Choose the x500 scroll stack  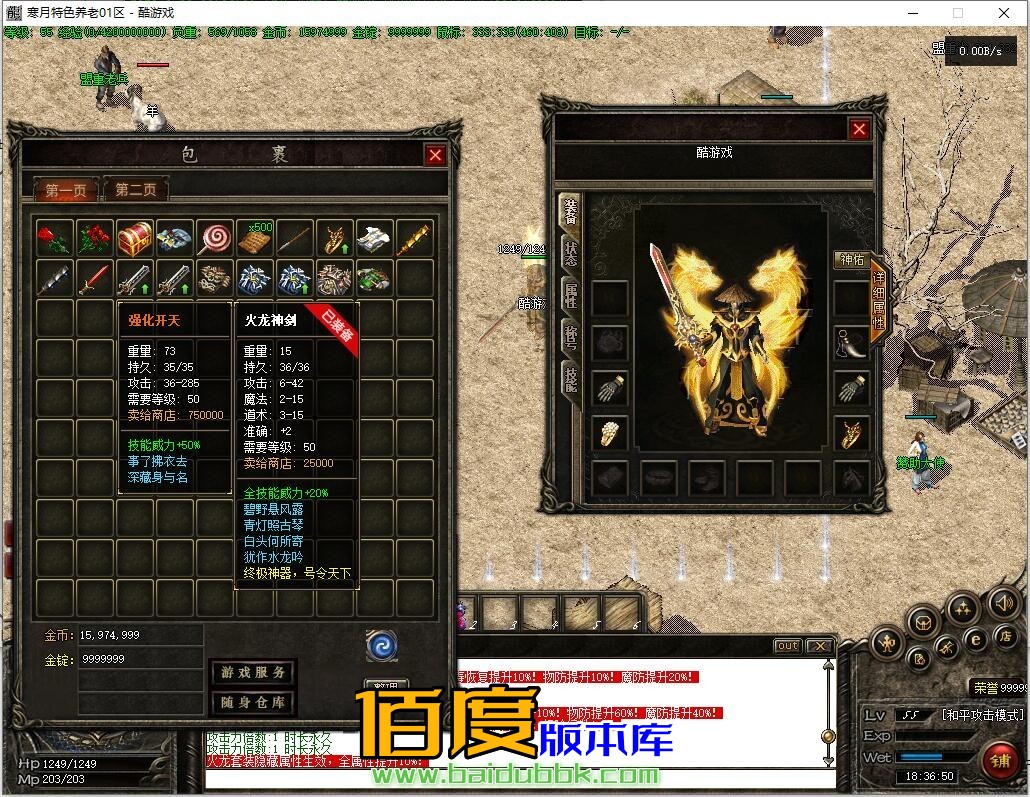coord(254,238)
